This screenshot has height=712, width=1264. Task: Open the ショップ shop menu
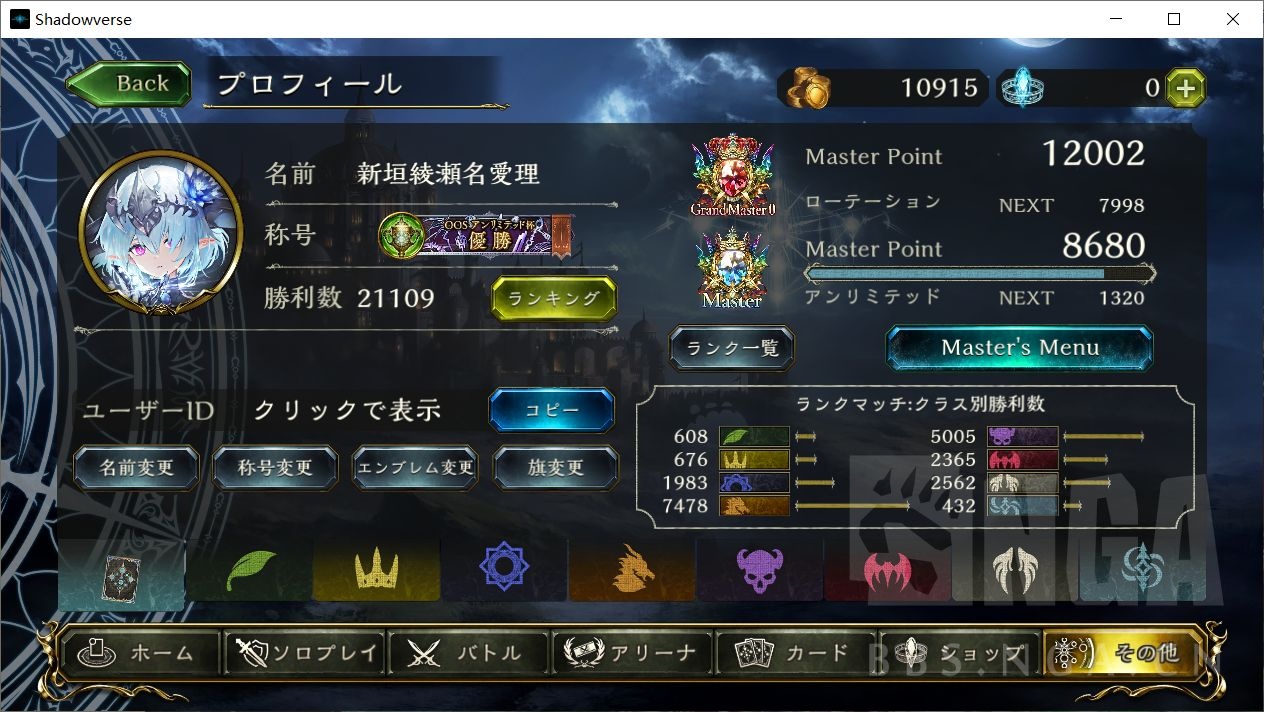point(959,654)
